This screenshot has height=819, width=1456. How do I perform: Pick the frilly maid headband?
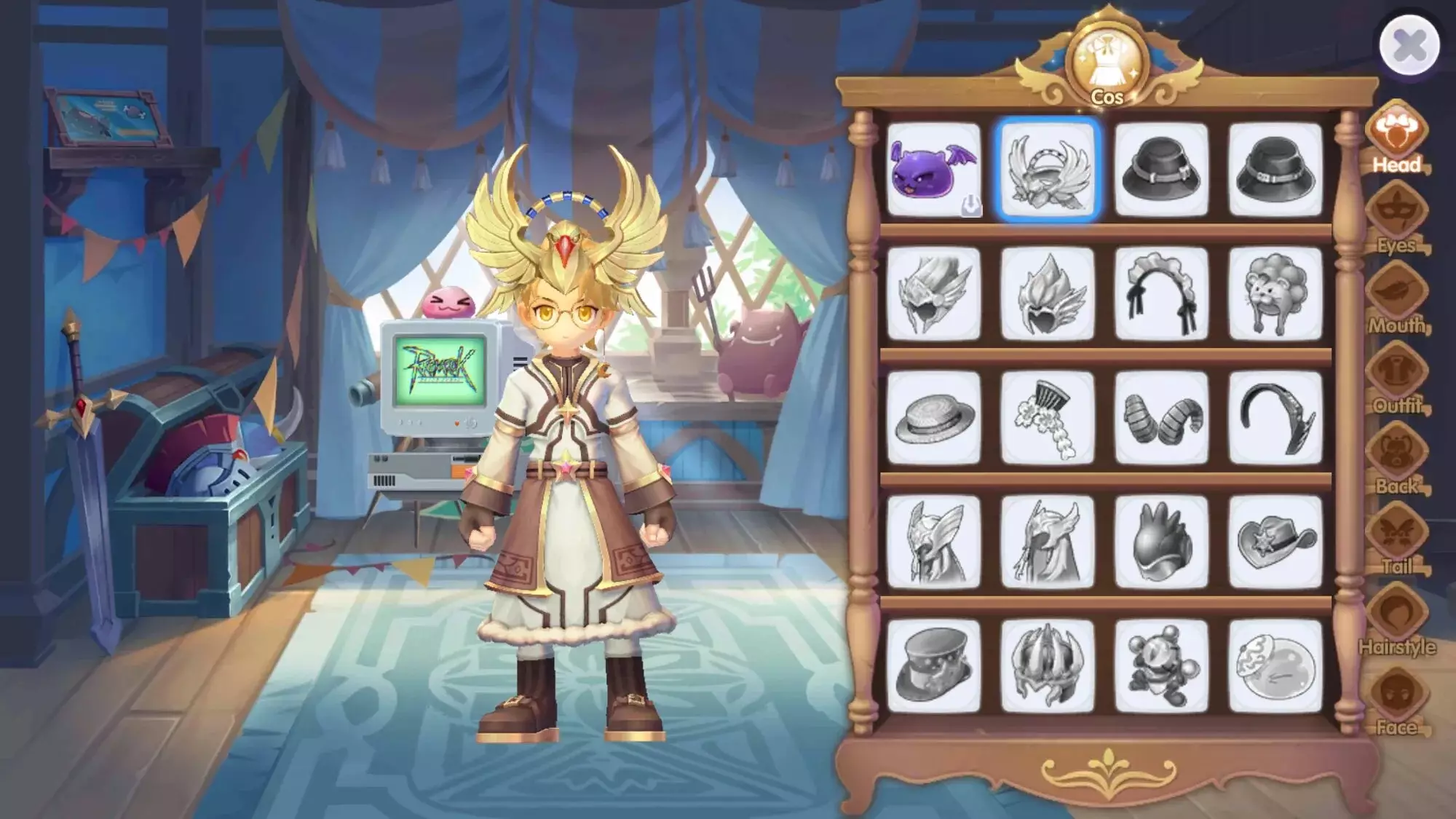pyautogui.click(x=1161, y=293)
